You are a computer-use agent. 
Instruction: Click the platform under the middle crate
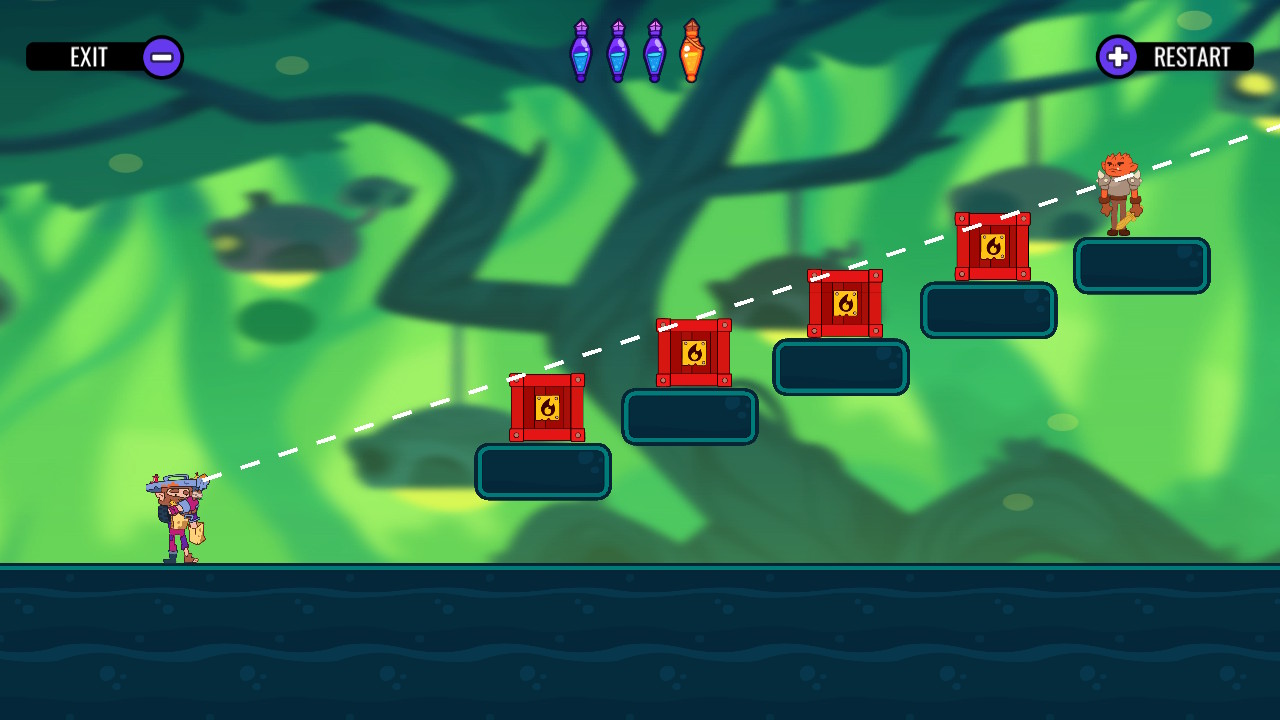[841, 366]
